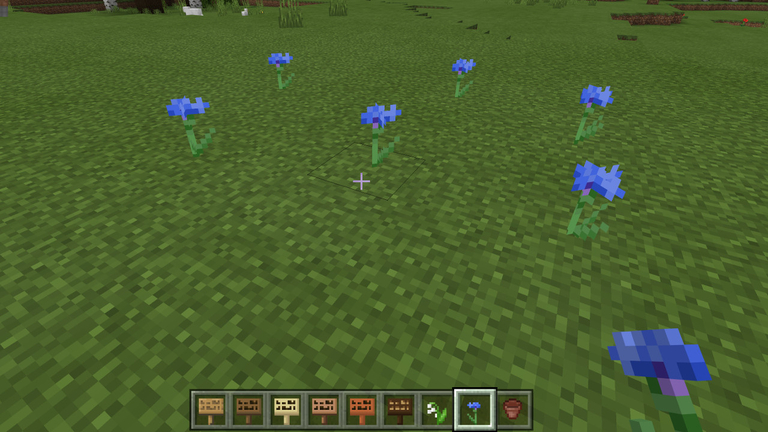Pick the jungle sign in the hotbar

coord(324,409)
